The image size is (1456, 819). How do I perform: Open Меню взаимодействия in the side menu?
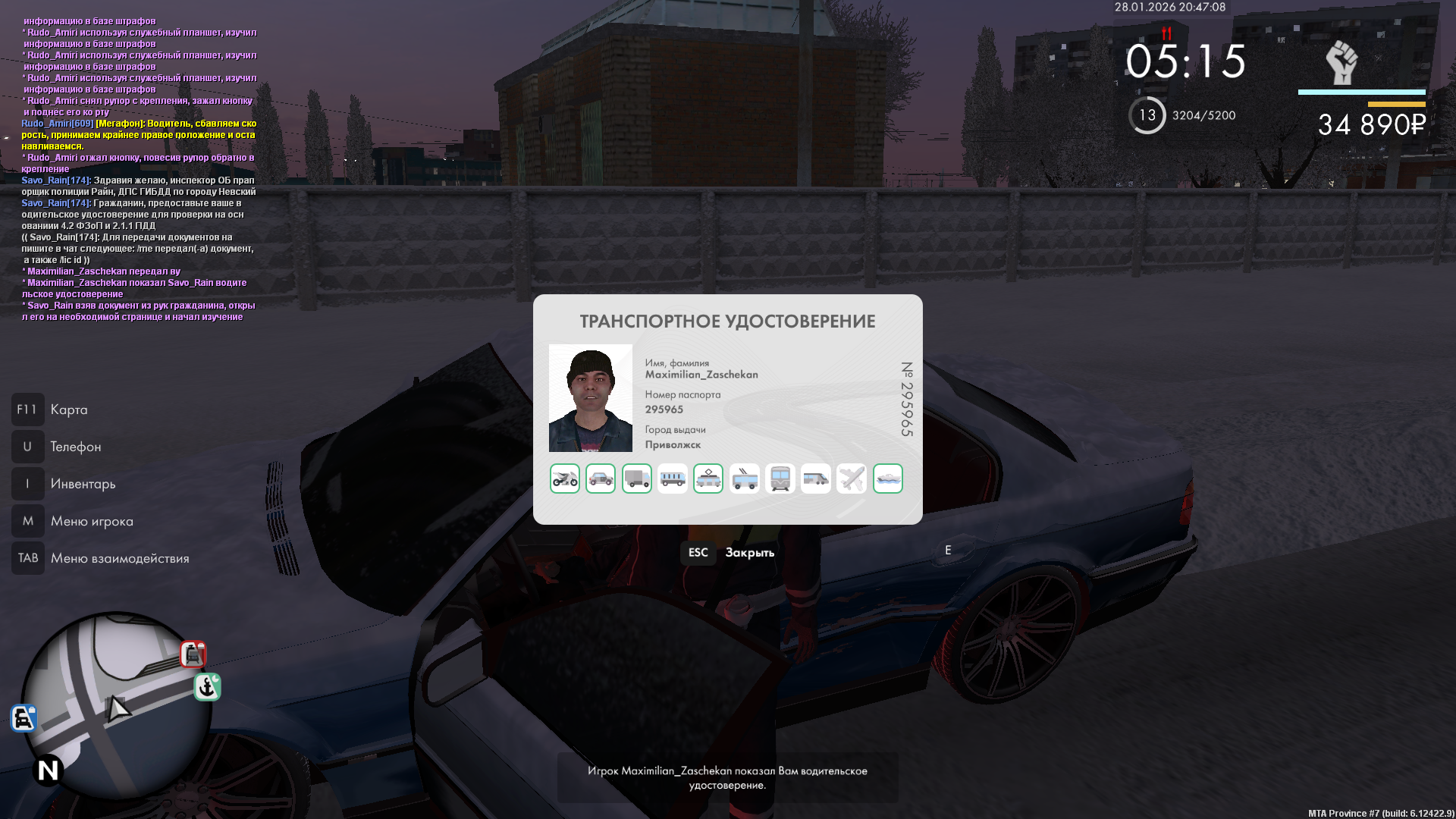click(x=120, y=558)
